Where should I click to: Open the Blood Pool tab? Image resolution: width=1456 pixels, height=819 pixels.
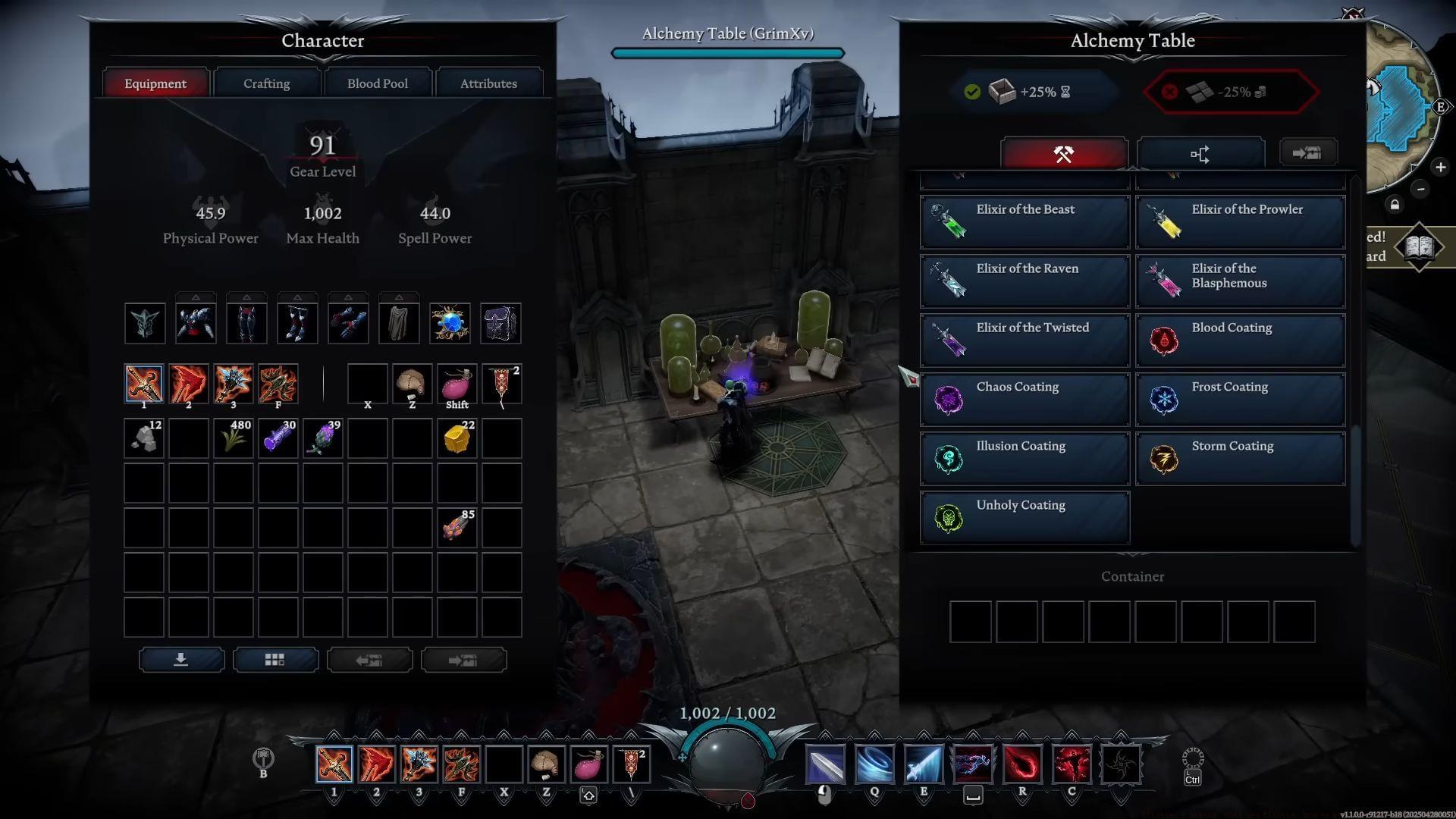click(378, 83)
